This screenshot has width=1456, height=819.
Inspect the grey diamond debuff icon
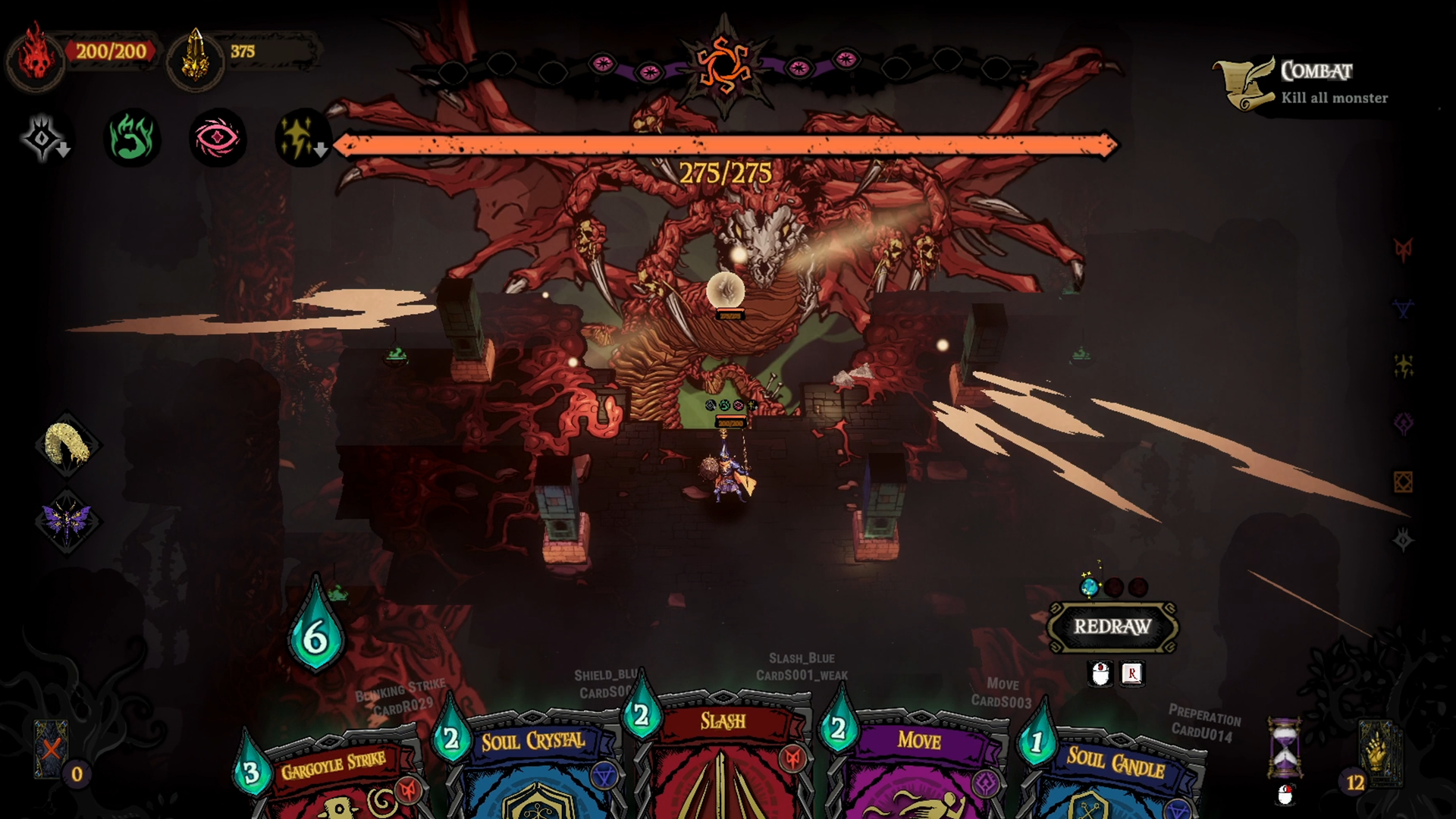pos(44,138)
